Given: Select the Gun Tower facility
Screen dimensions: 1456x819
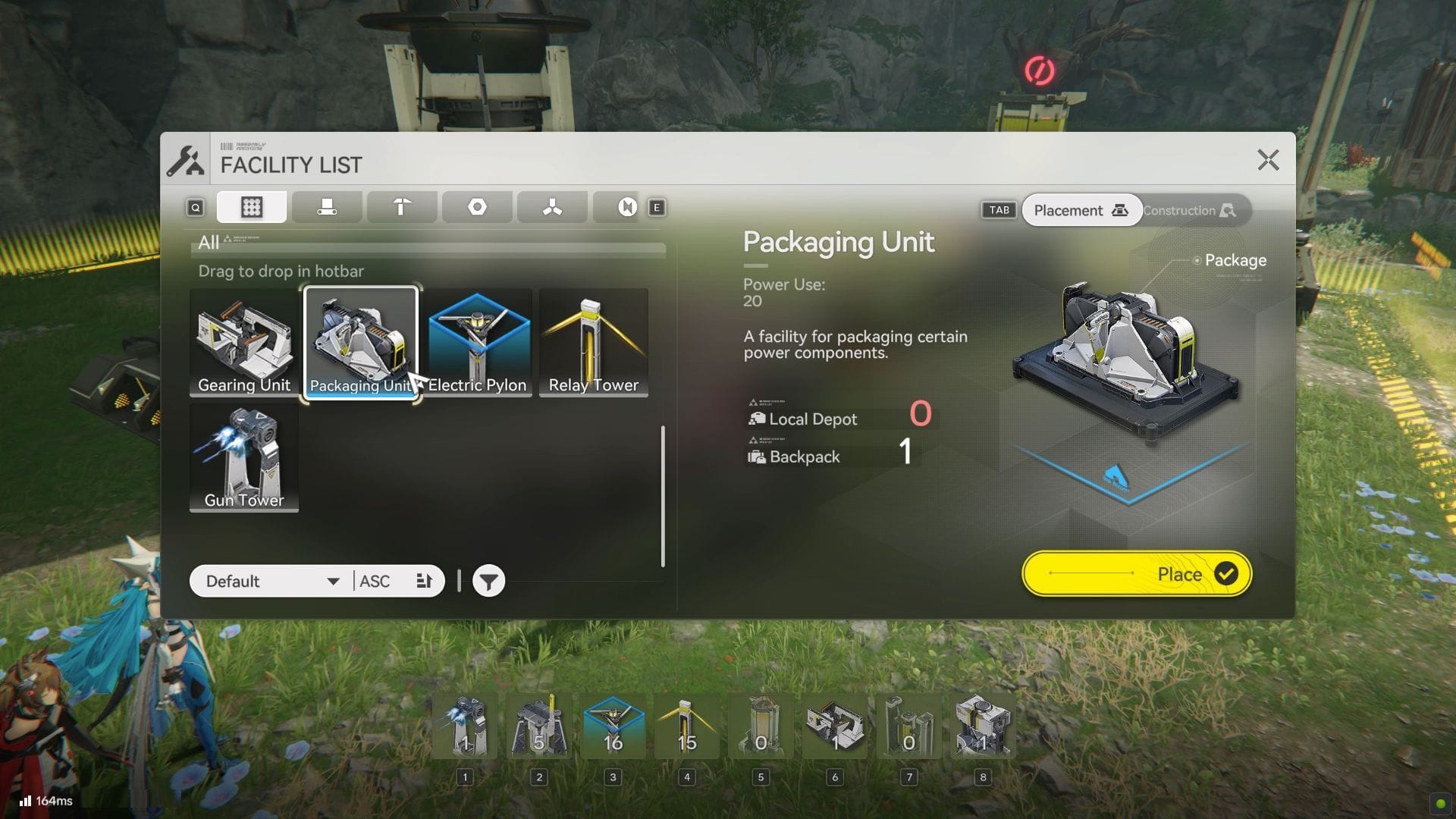Looking at the screenshot, I should tap(243, 457).
